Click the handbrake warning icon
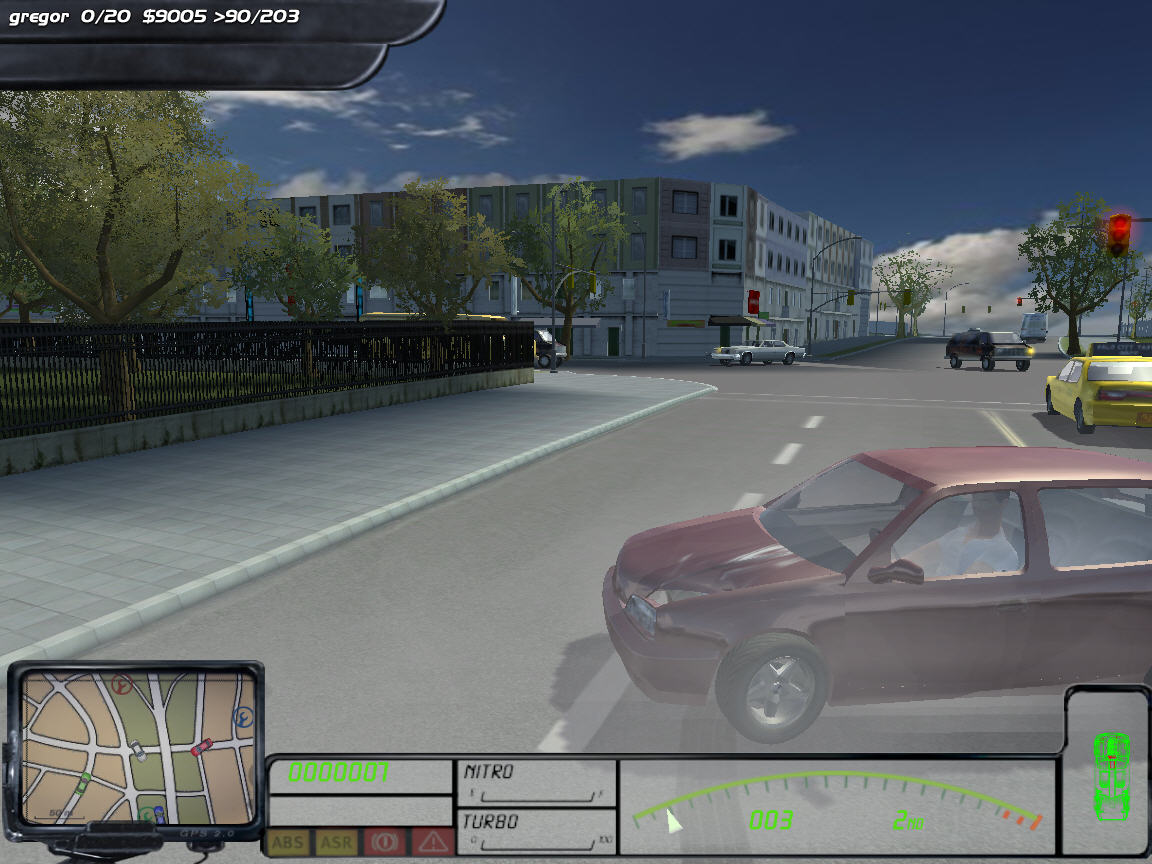Screen dimensions: 1152x864 point(384,842)
